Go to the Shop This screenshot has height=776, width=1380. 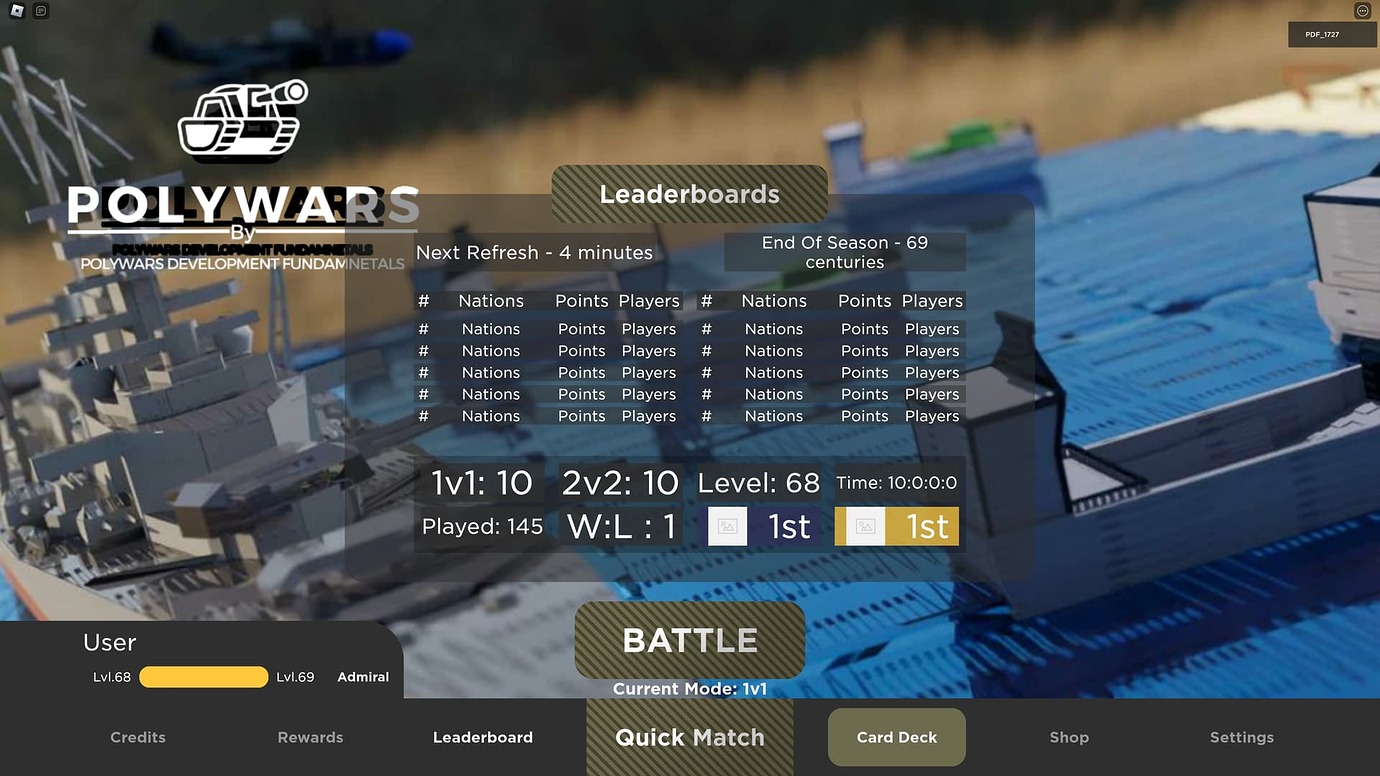tap(1069, 737)
